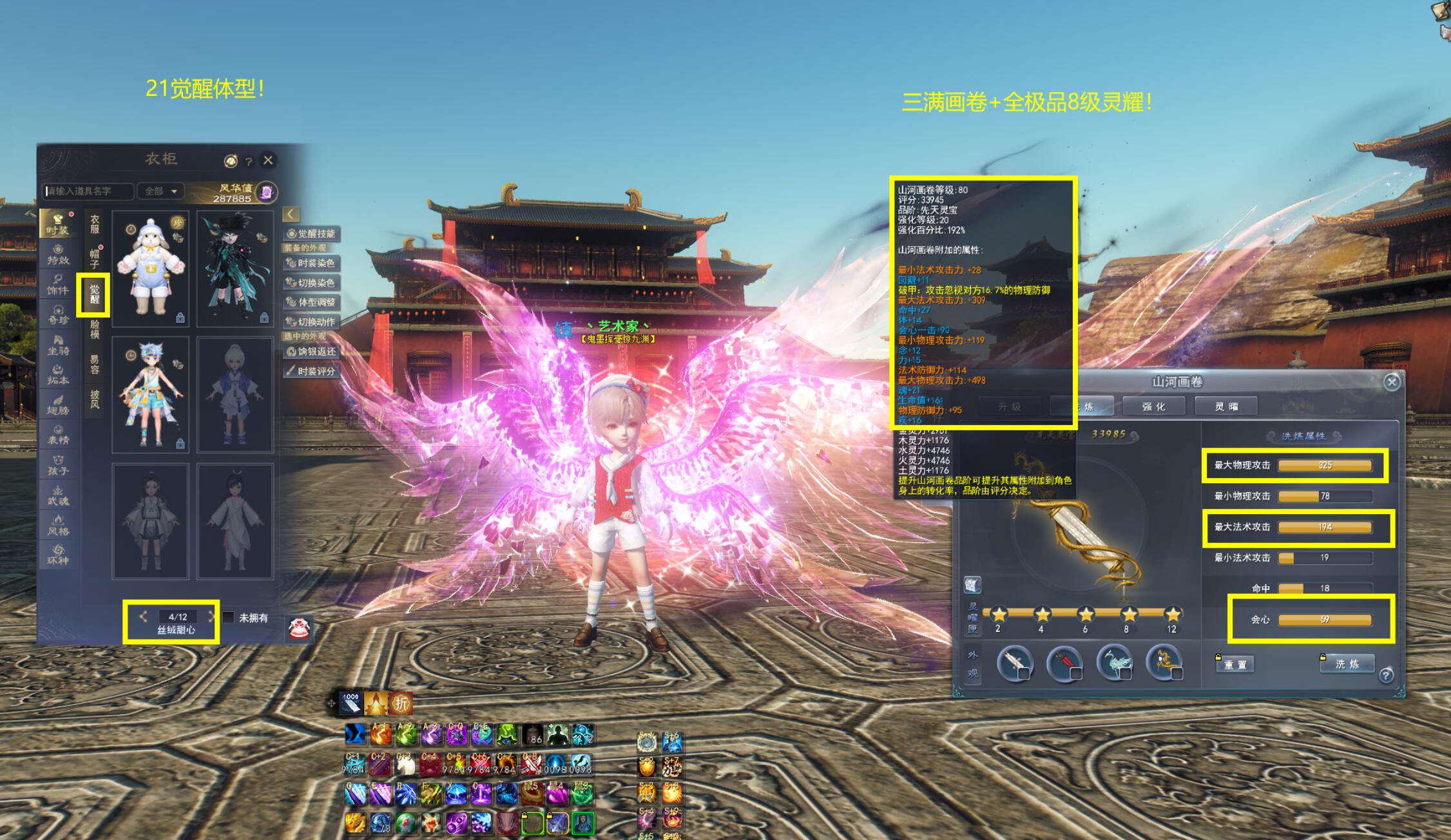Open the 坐骑 mounts category
This screenshot has height=840, width=1451.
click(58, 345)
